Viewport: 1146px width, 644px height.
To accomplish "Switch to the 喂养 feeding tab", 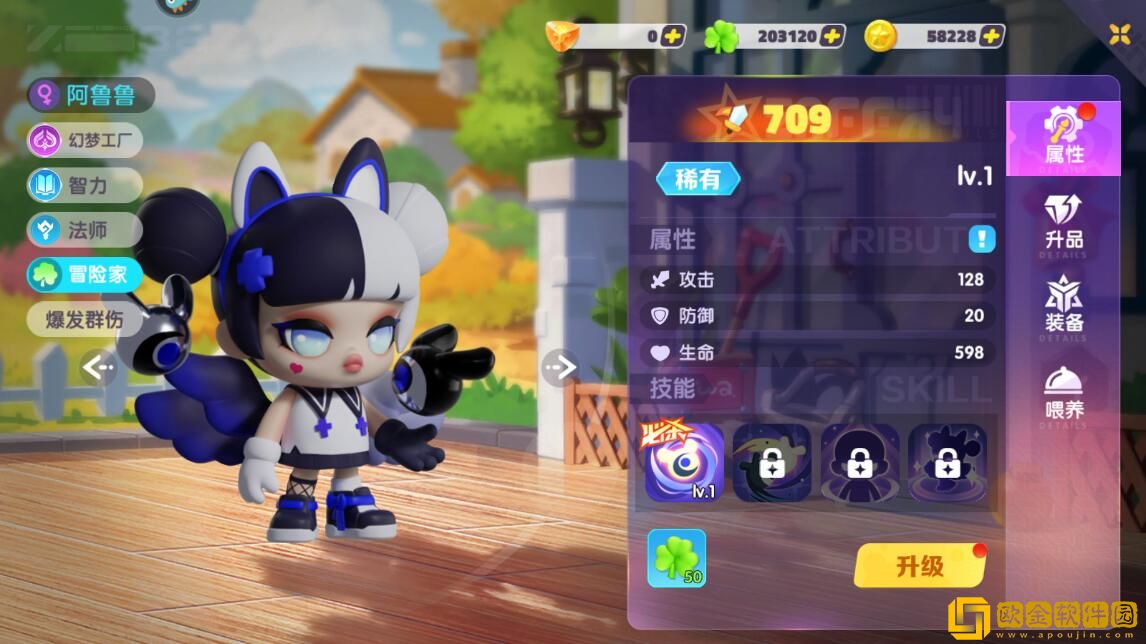I will (1063, 393).
